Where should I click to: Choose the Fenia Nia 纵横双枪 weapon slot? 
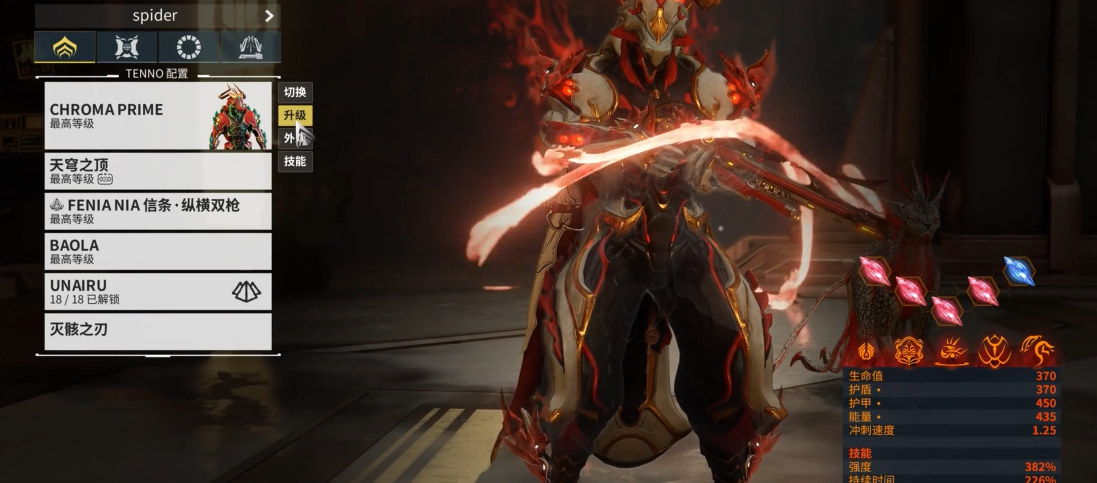click(157, 211)
